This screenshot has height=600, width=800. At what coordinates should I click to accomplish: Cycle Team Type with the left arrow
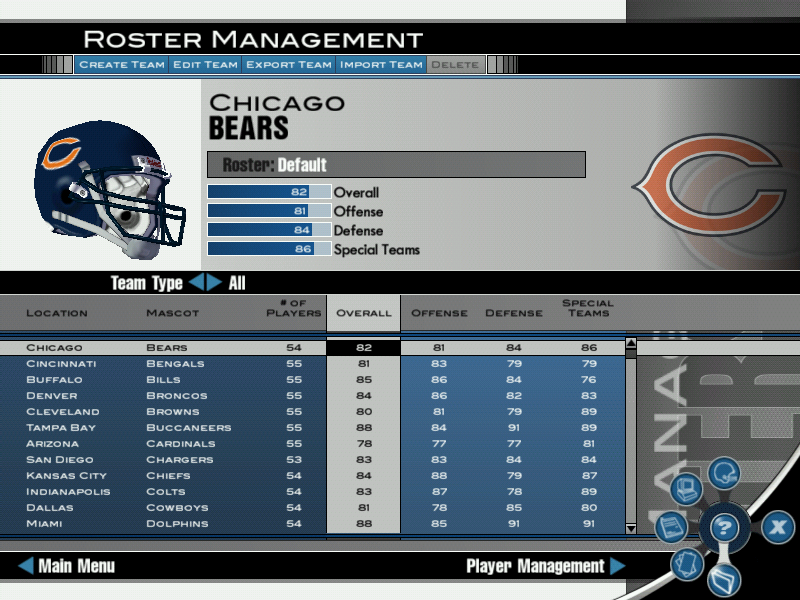(196, 283)
